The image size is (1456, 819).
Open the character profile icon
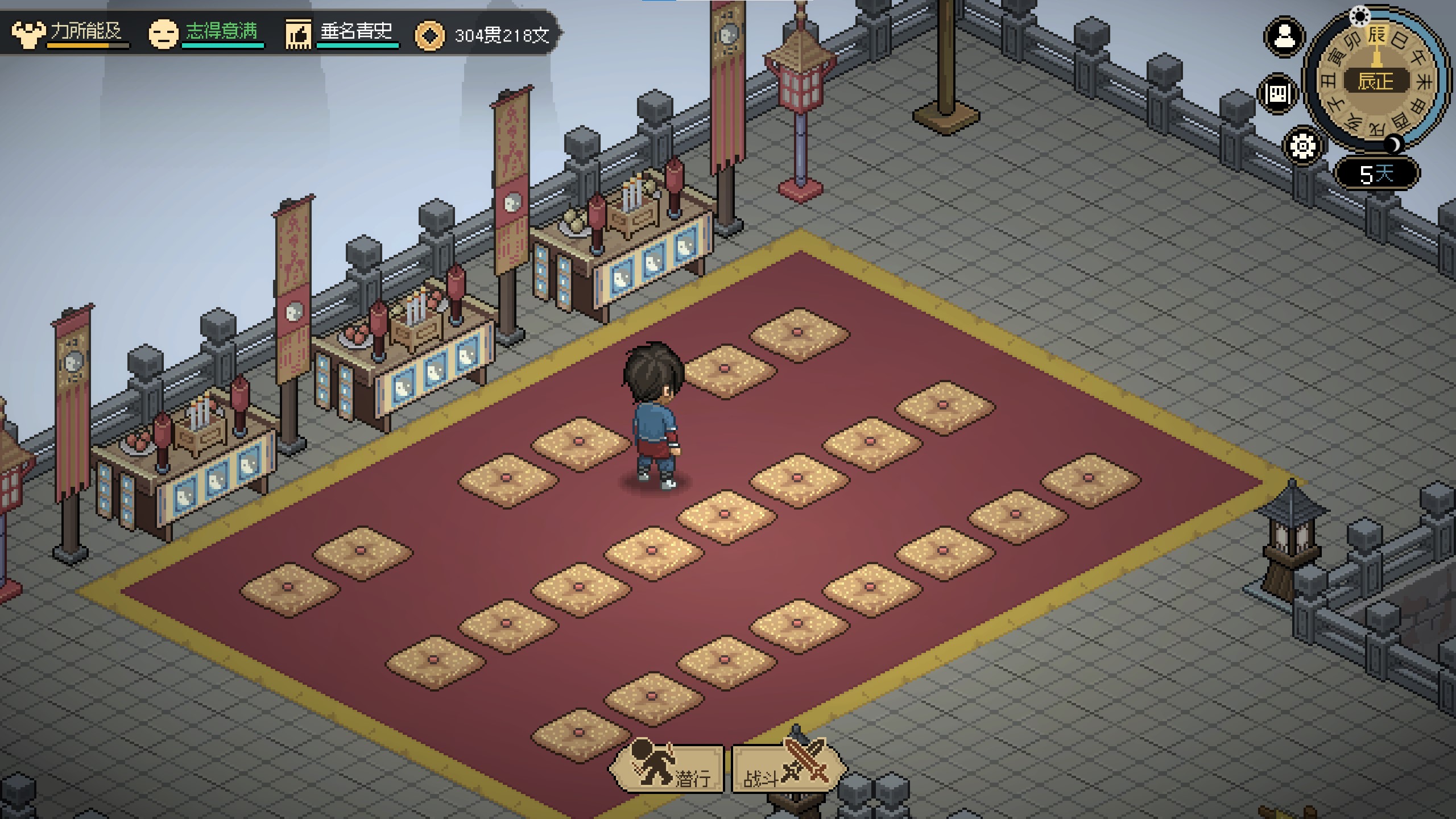click(x=1284, y=38)
